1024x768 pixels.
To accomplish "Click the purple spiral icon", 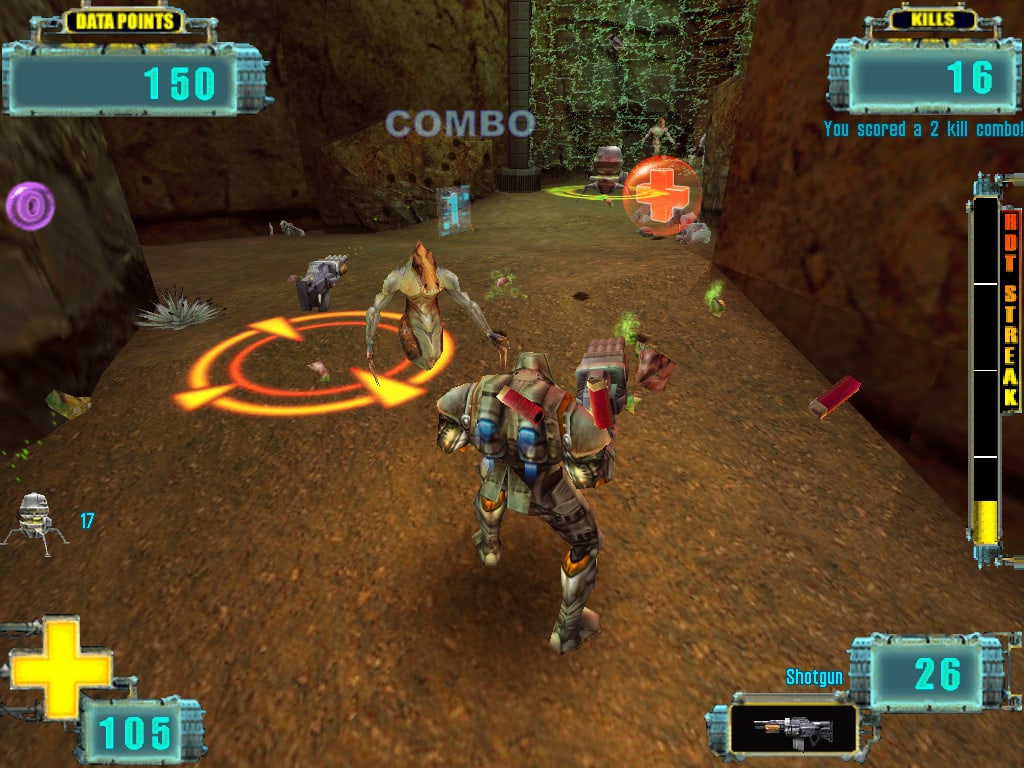I will (30, 206).
